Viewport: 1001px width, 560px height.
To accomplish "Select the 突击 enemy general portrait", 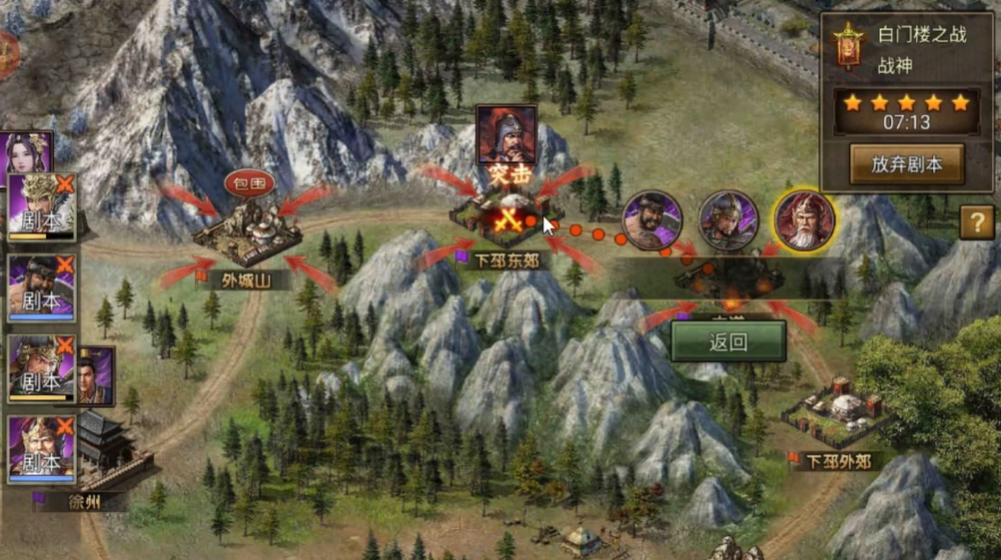I will coord(506,134).
